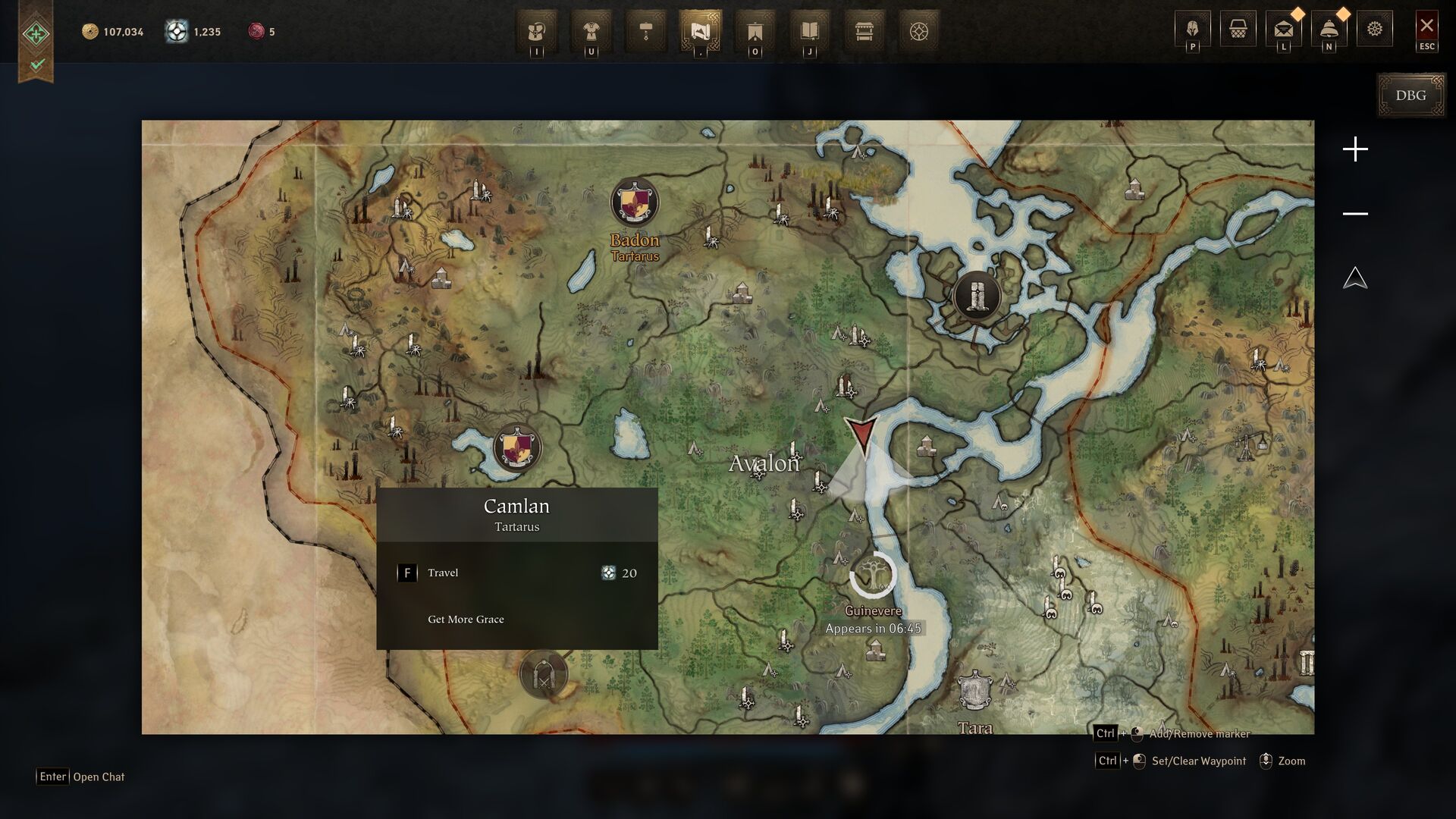
Task: Open the hammer crafting tab
Action: pos(646,31)
